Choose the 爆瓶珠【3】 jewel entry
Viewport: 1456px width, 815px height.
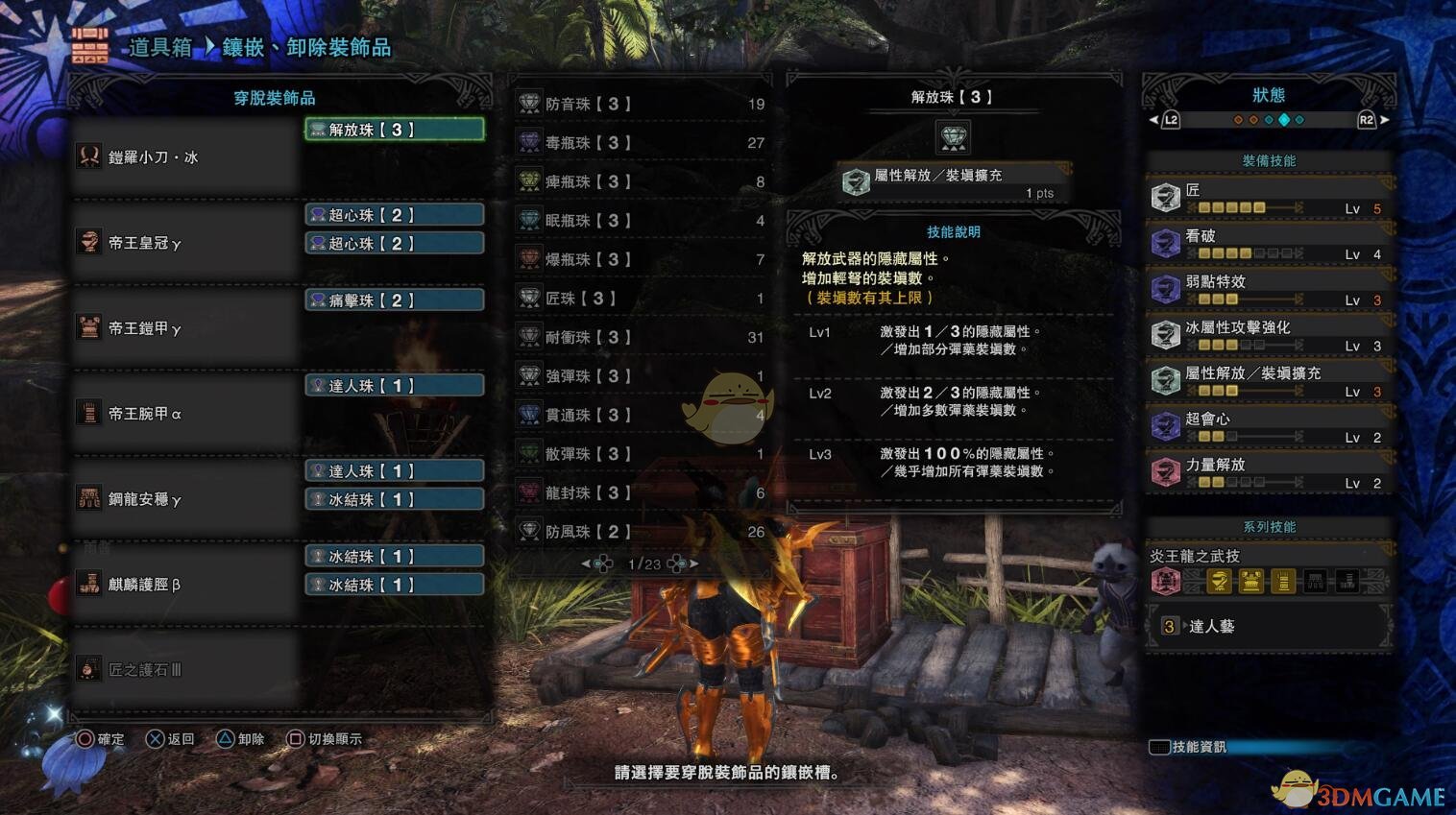(641, 259)
